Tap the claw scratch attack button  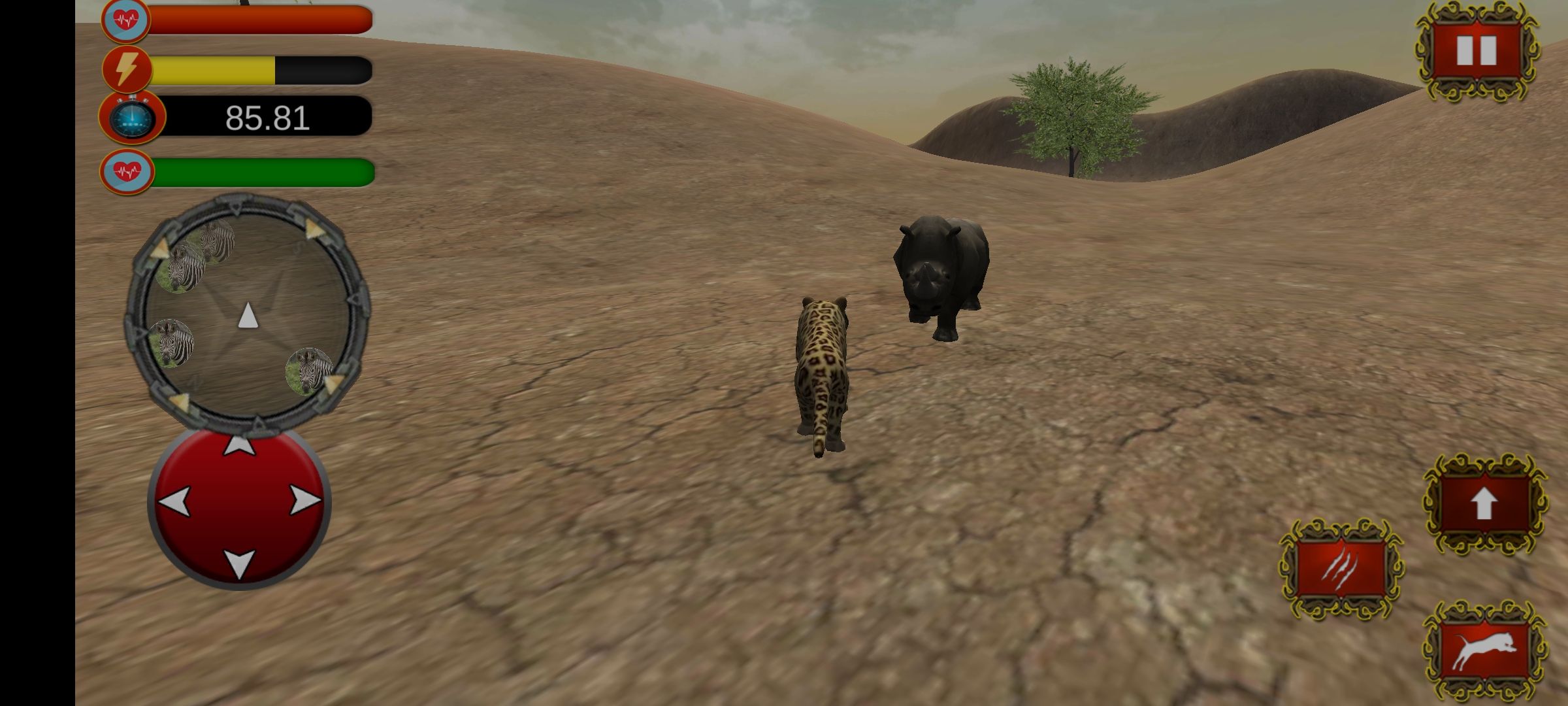(1341, 568)
